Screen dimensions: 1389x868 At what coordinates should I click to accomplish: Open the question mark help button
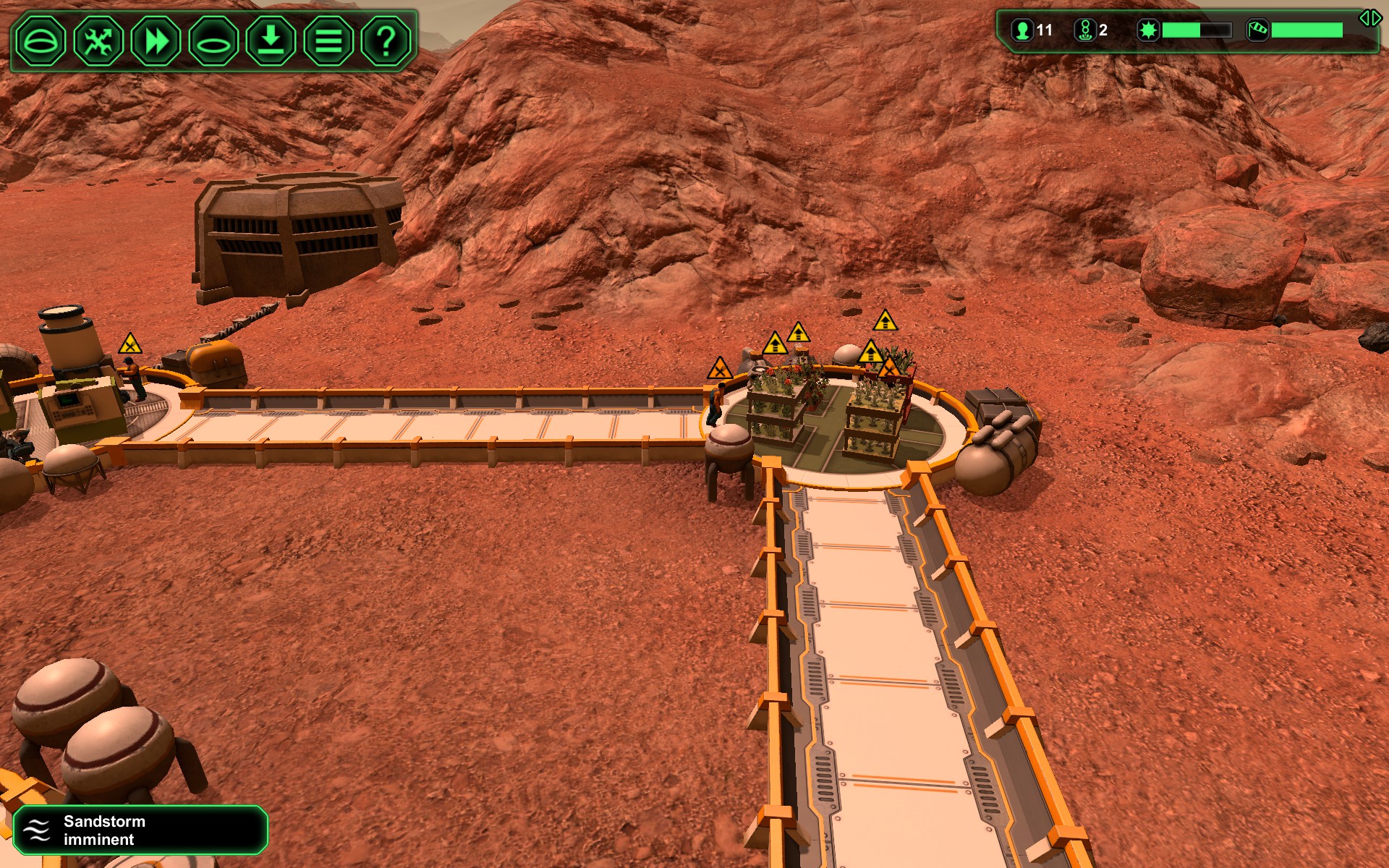[x=386, y=41]
